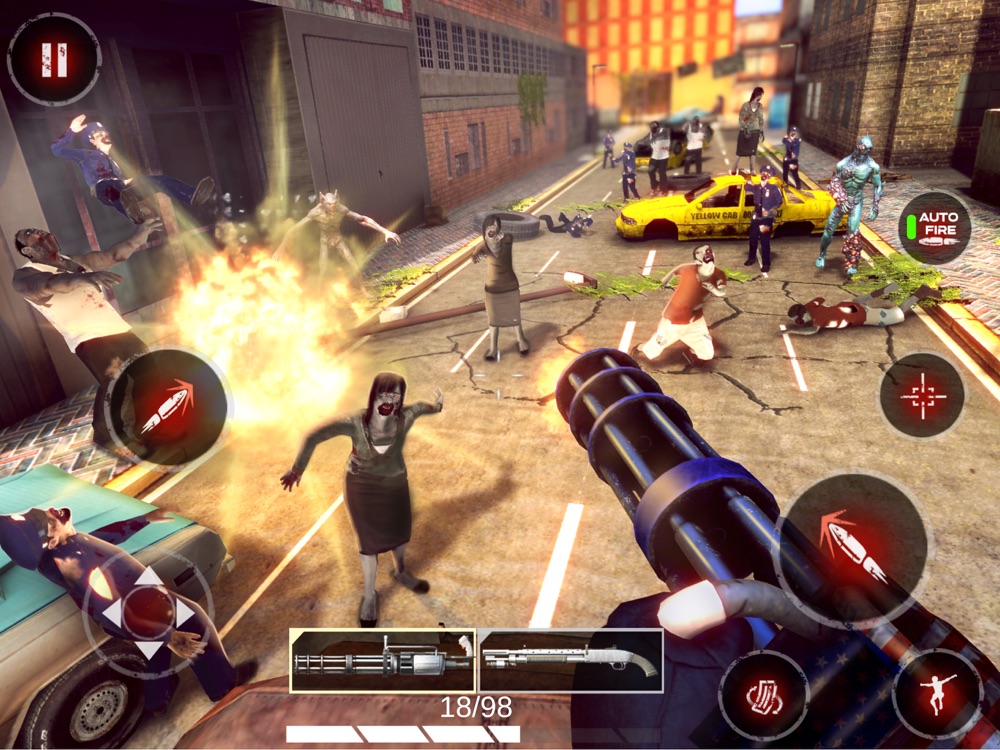Shoot with the large bullet button near the dodge icon
Image resolution: width=1000 pixels, height=750 pixels.
click(x=852, y=550)
